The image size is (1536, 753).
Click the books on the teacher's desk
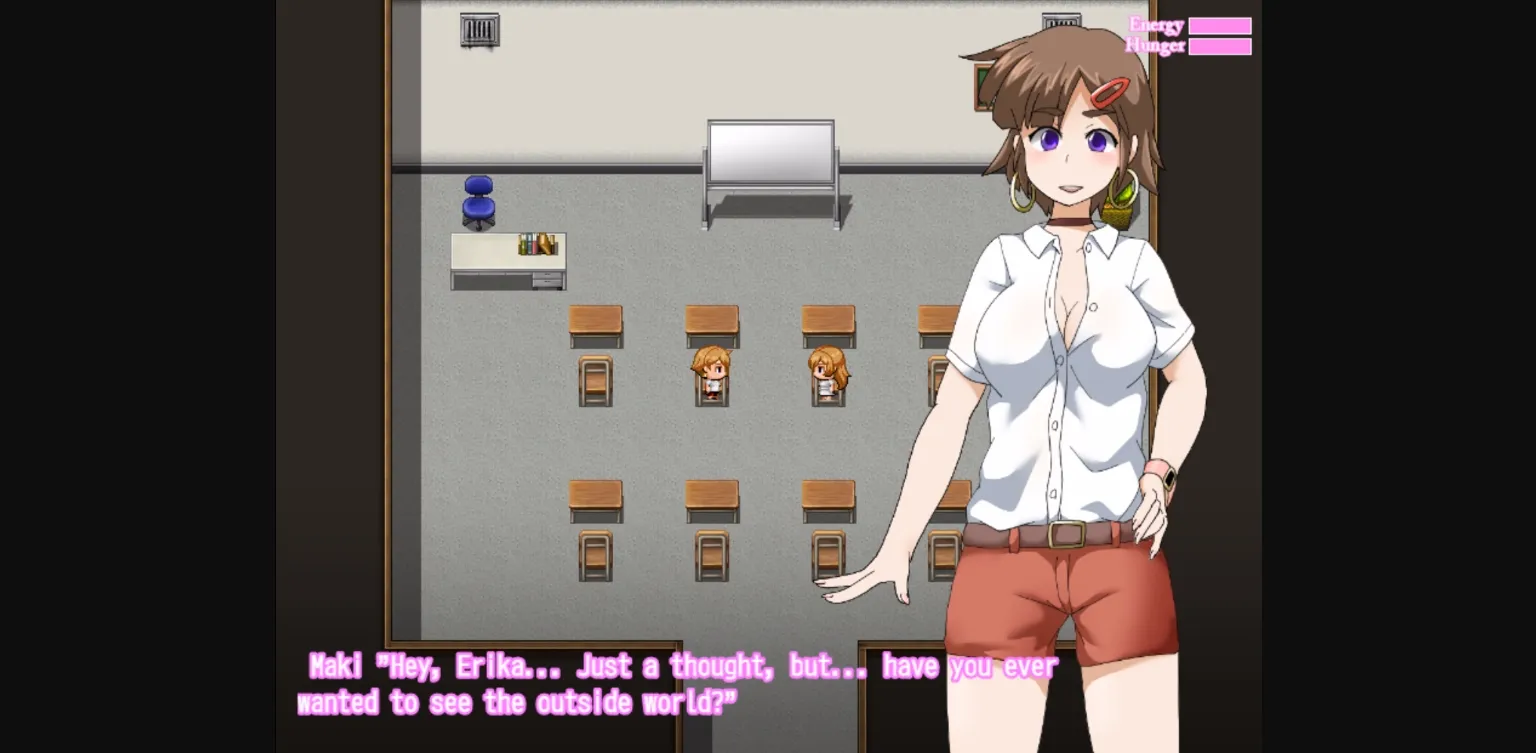click(537, 243)
